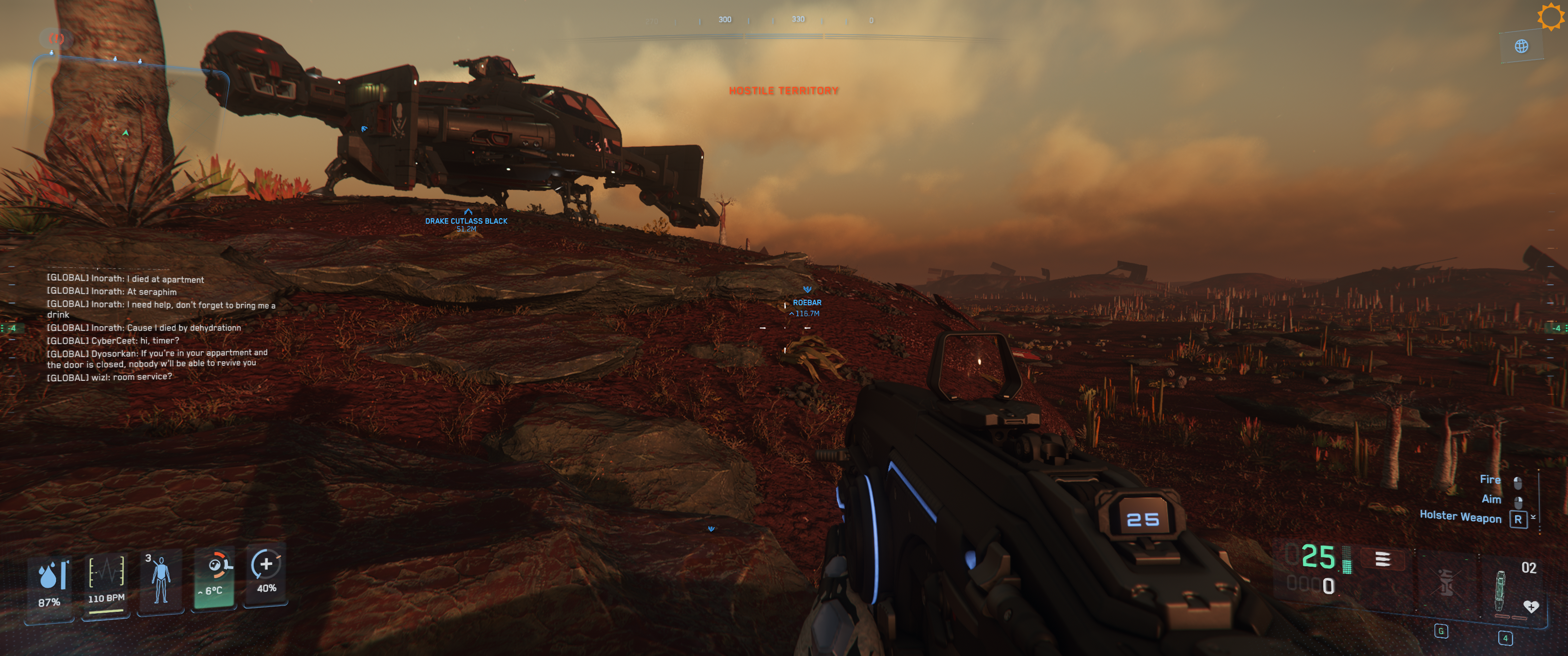Select the ROEBAR player marker
The image size is (1568, 656).
click(x=806, y=302)
